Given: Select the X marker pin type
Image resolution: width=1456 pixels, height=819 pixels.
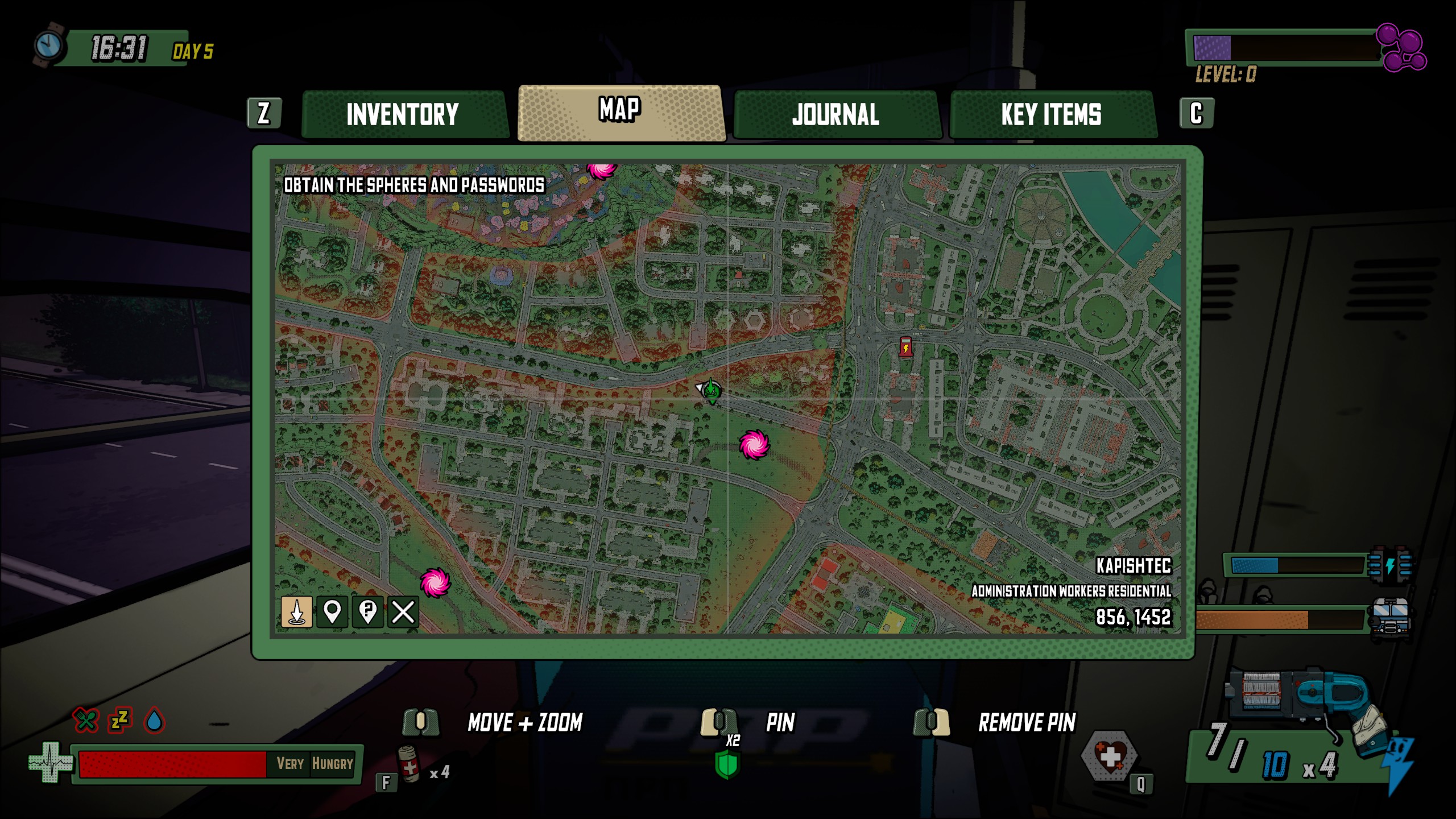Looking at the screenshot, I should coord(403,612).
